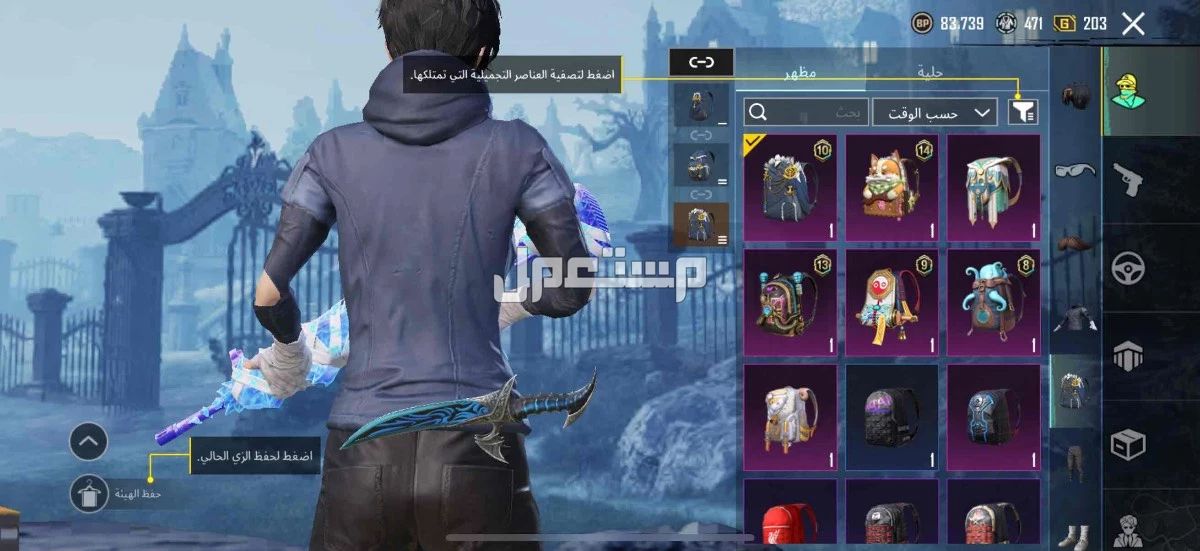This screenshot has height=551, width=1200.
Task: Open the crate box category
Action: [x=1129, y=443]
